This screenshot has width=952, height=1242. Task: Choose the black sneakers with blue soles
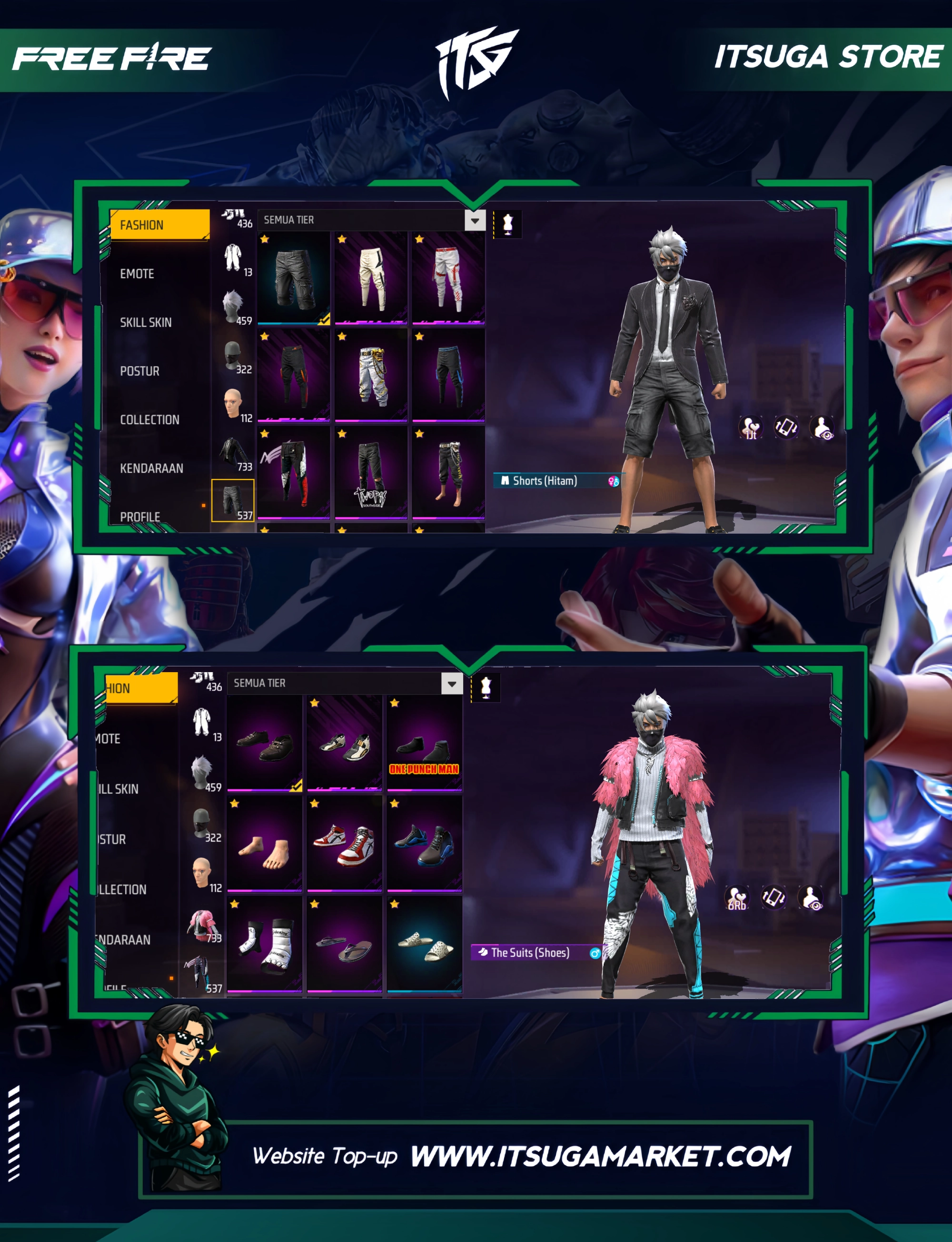[x=425, y=844]
